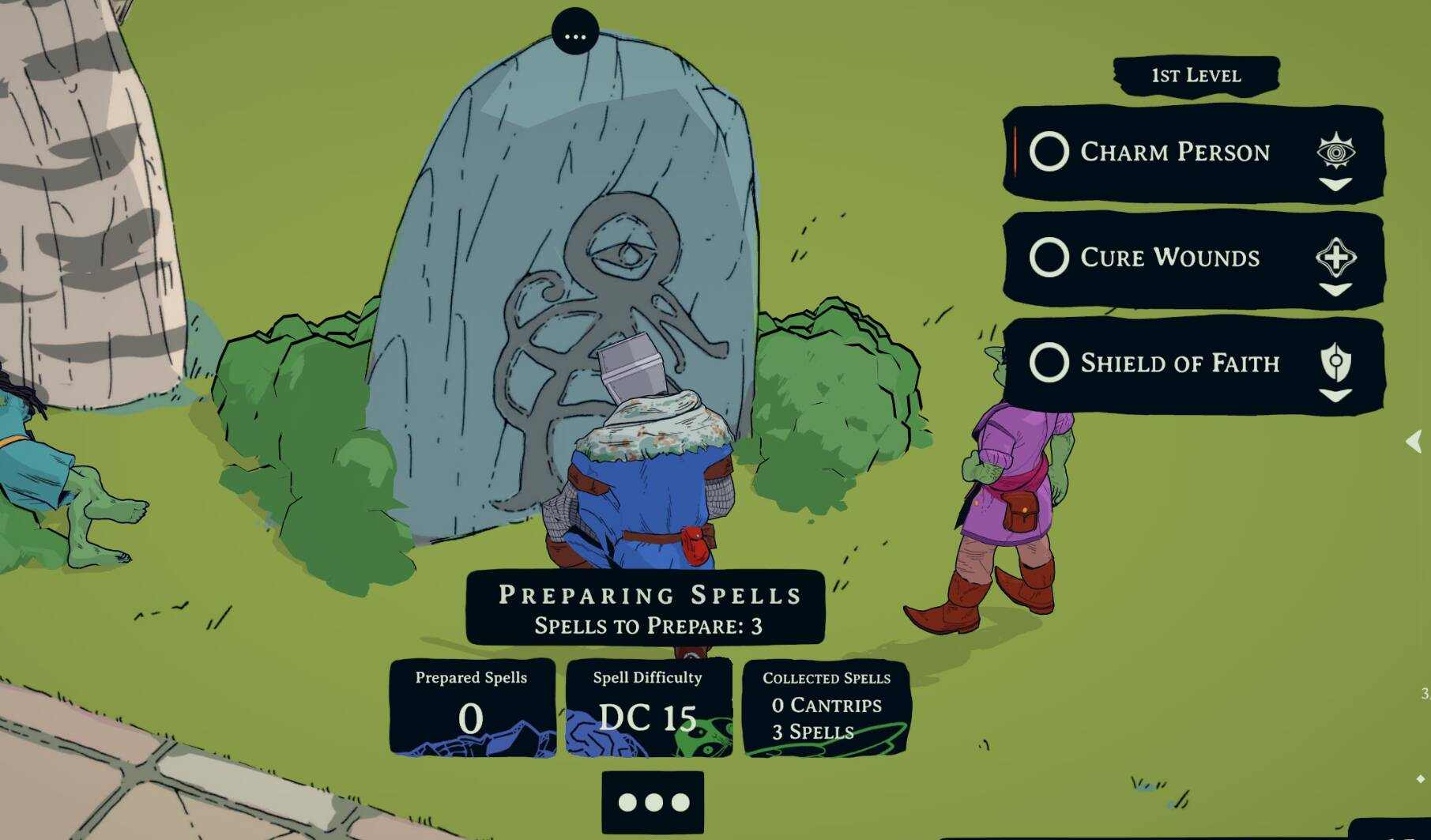Show the Prepared Spells panel
1431x840 pixels.
coord(472,707)
